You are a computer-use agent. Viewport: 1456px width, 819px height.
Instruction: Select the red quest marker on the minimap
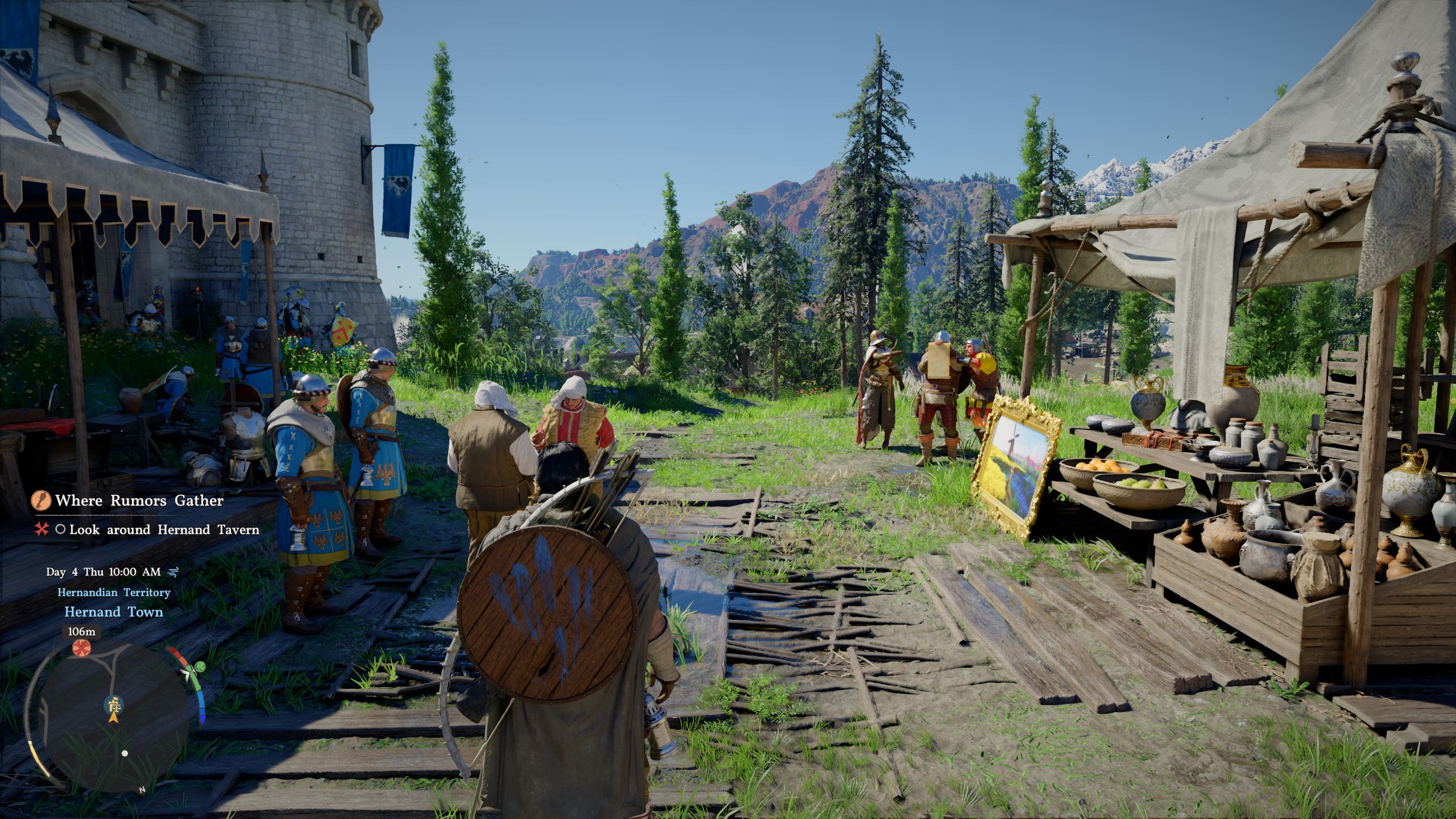(x=81, y=647)
